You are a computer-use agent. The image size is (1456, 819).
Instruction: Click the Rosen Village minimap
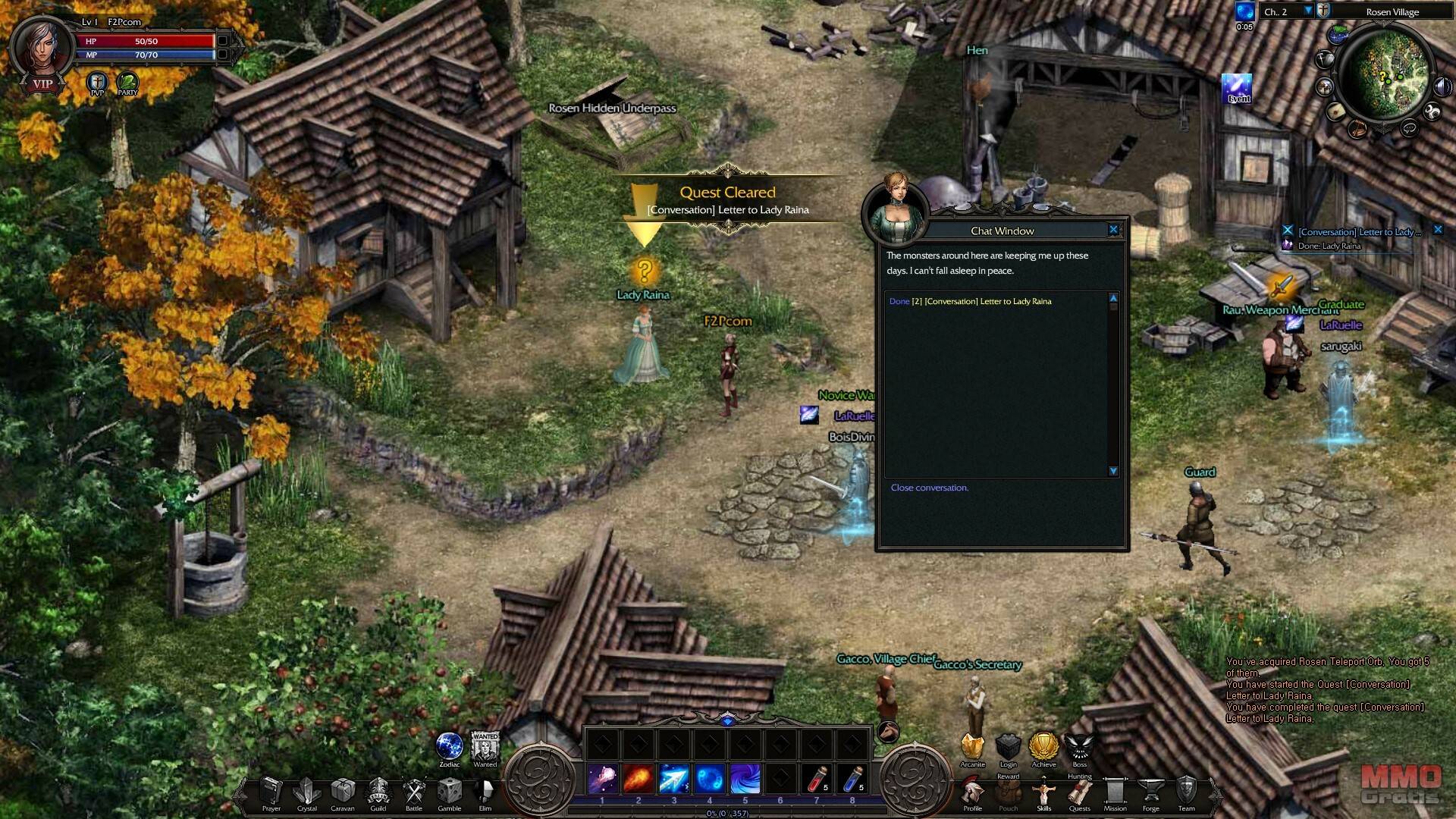[1383, 77]
